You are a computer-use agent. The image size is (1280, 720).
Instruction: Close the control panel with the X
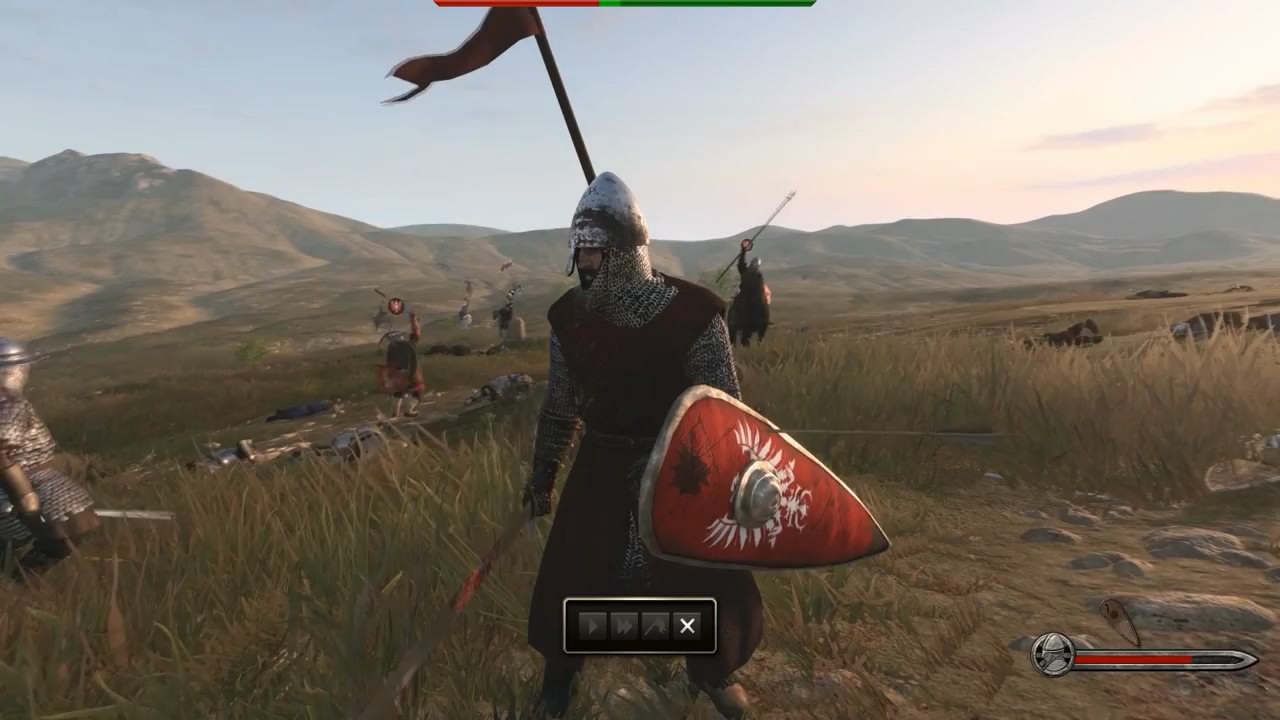click(687, 626)
